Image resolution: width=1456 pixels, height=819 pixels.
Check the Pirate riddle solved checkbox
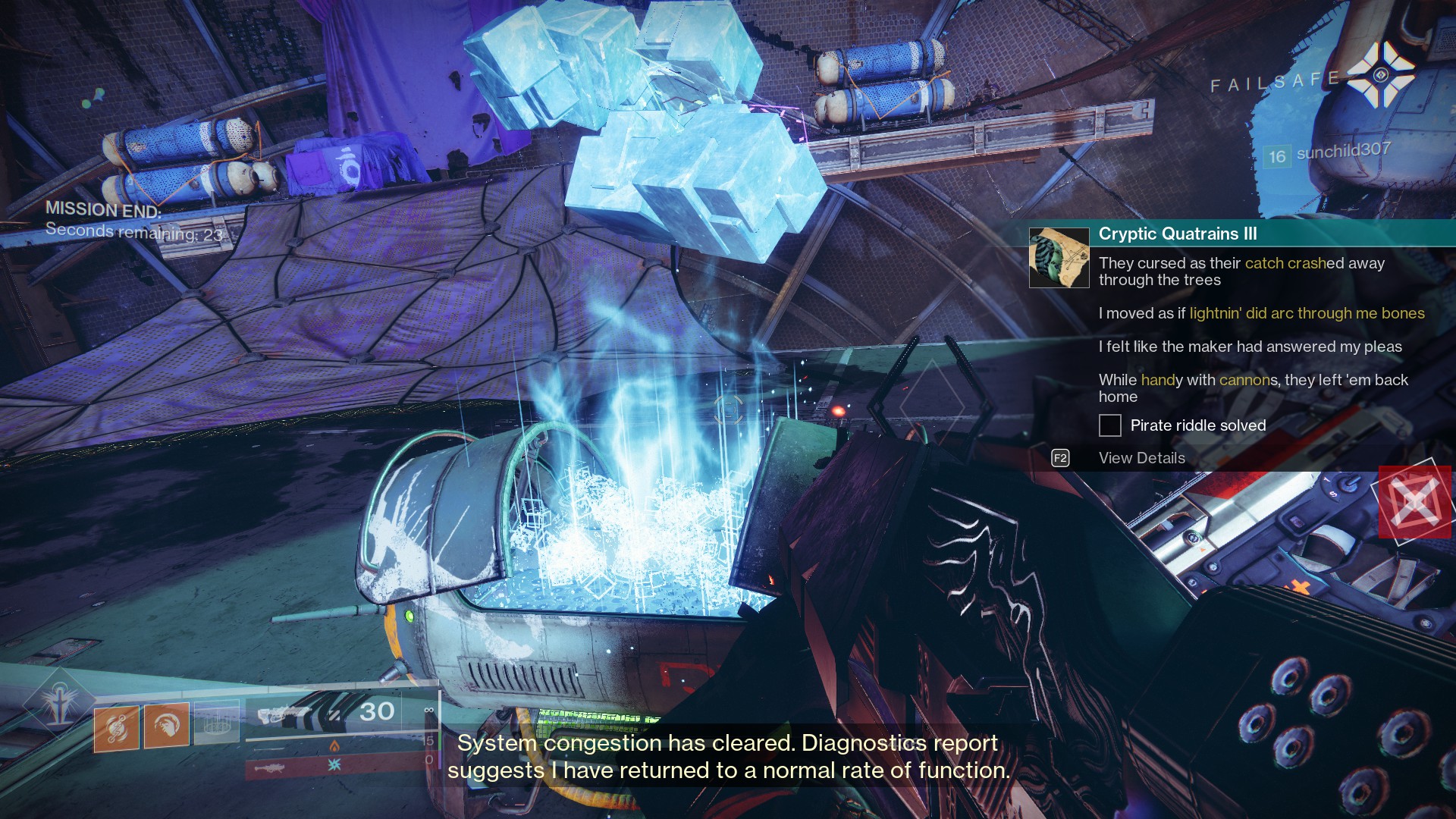[1110, 426]
